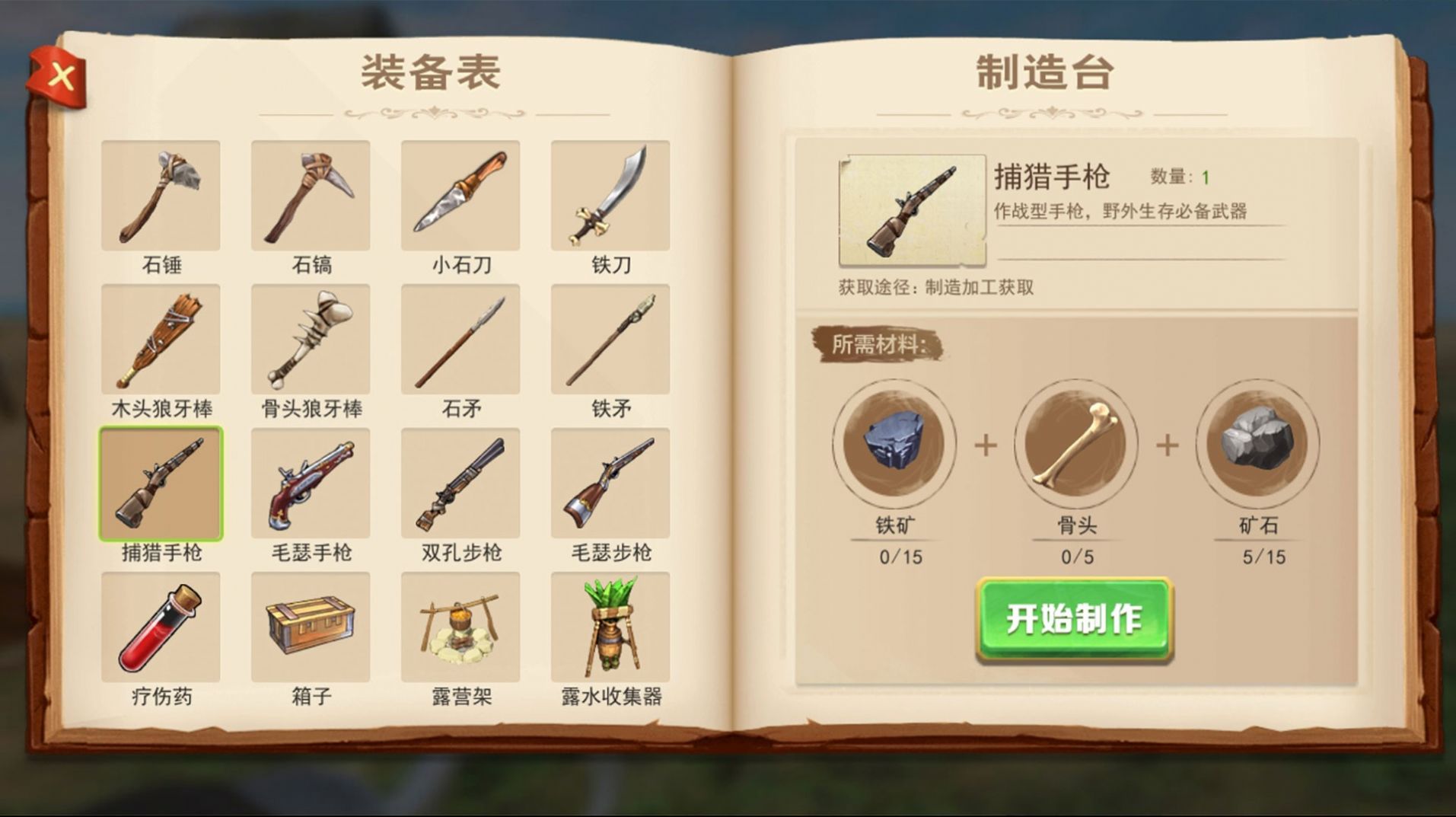Screen dimensions: 1456x817
Task: Select the 露营架 camping rack icon
Action: [460, 627]
